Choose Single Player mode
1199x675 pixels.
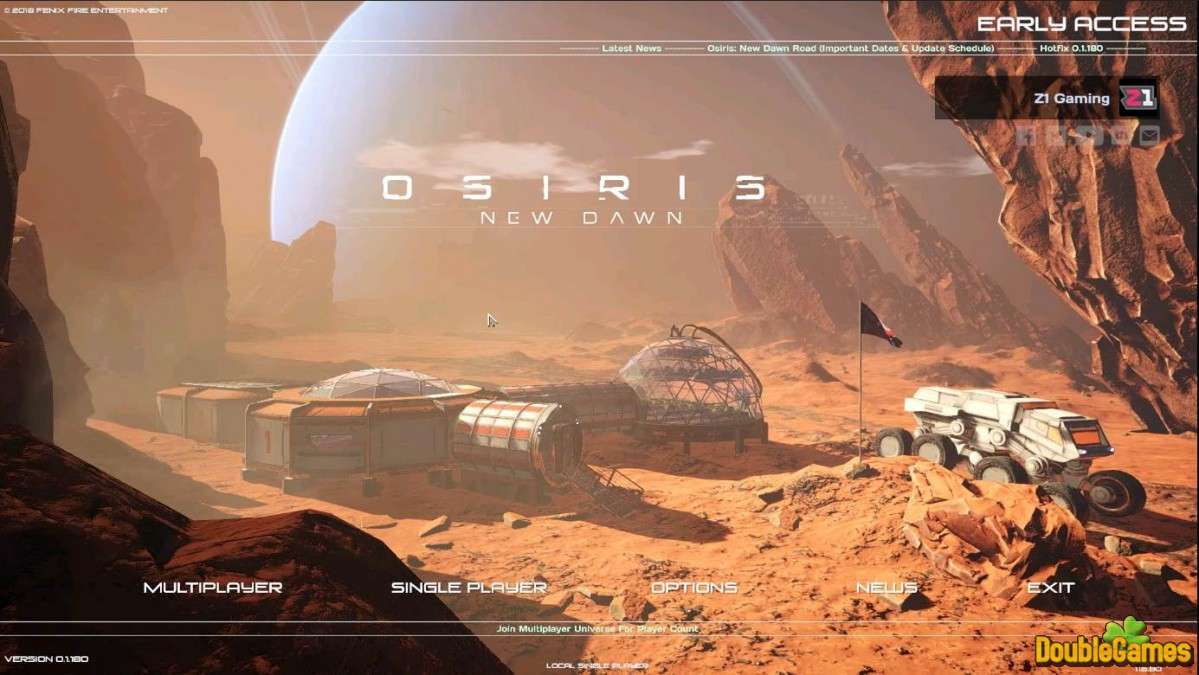(469, 588)
